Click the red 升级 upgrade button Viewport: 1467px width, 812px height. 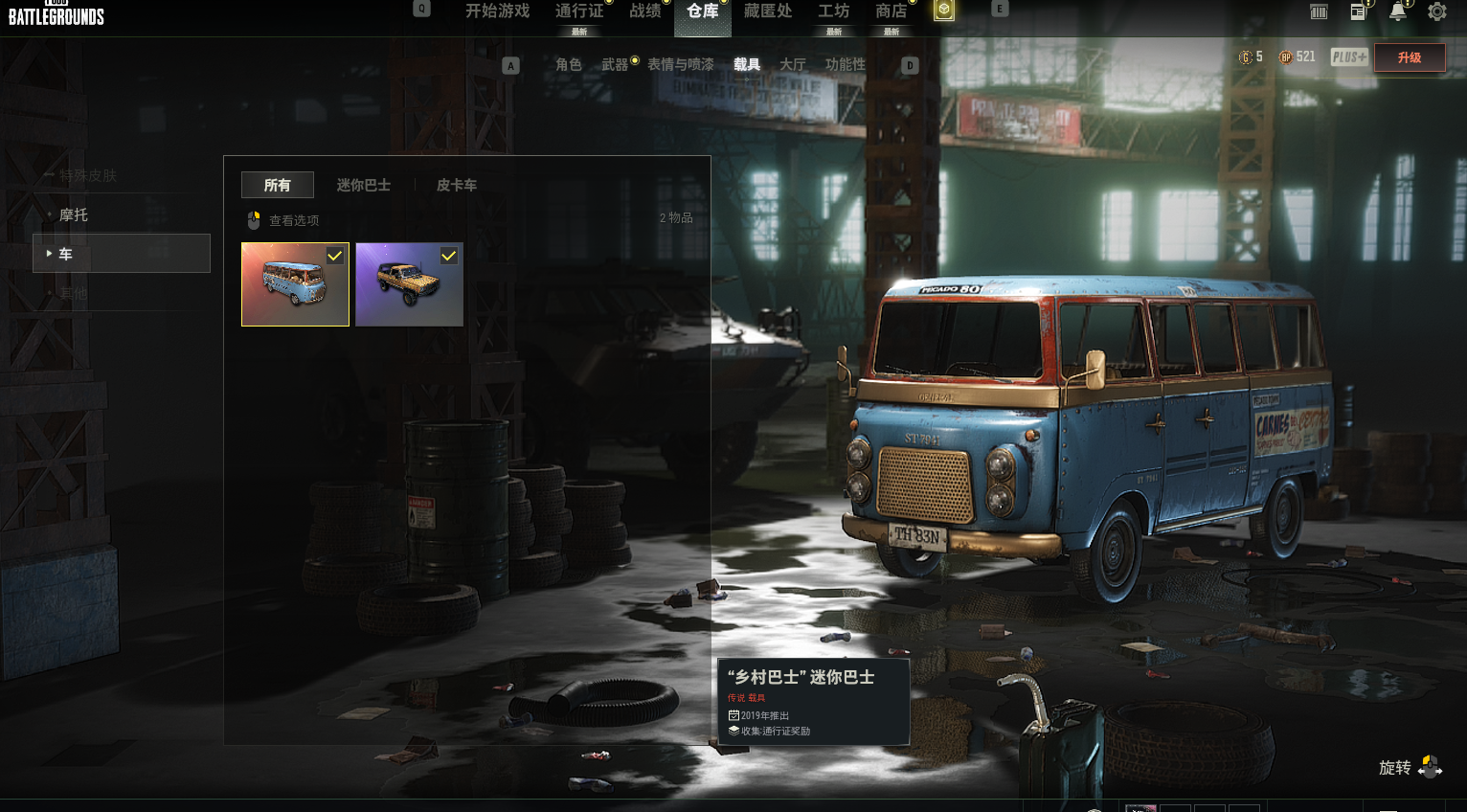pos(1409,57)
